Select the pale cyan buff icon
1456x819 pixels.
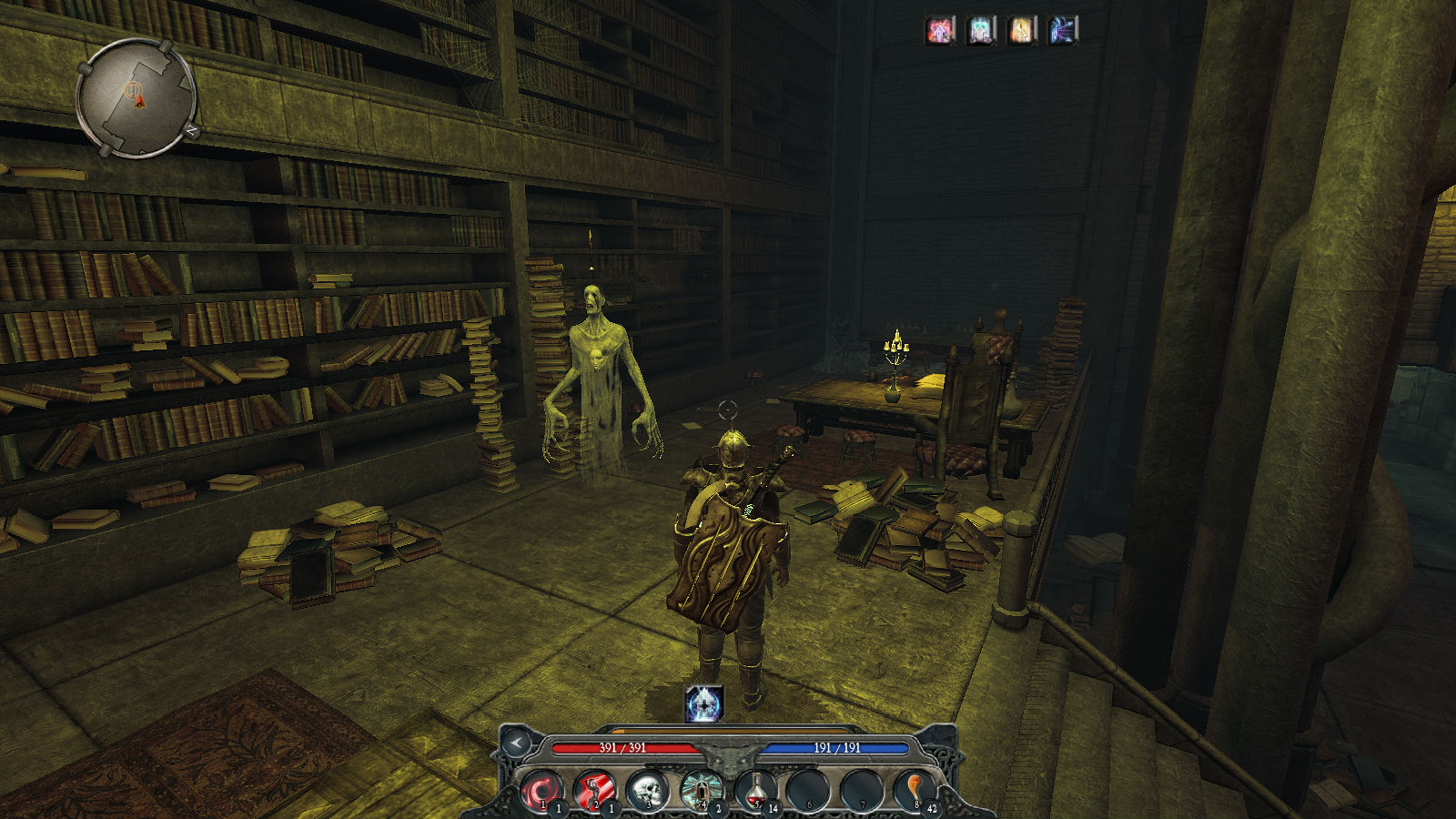pos(981,32)
